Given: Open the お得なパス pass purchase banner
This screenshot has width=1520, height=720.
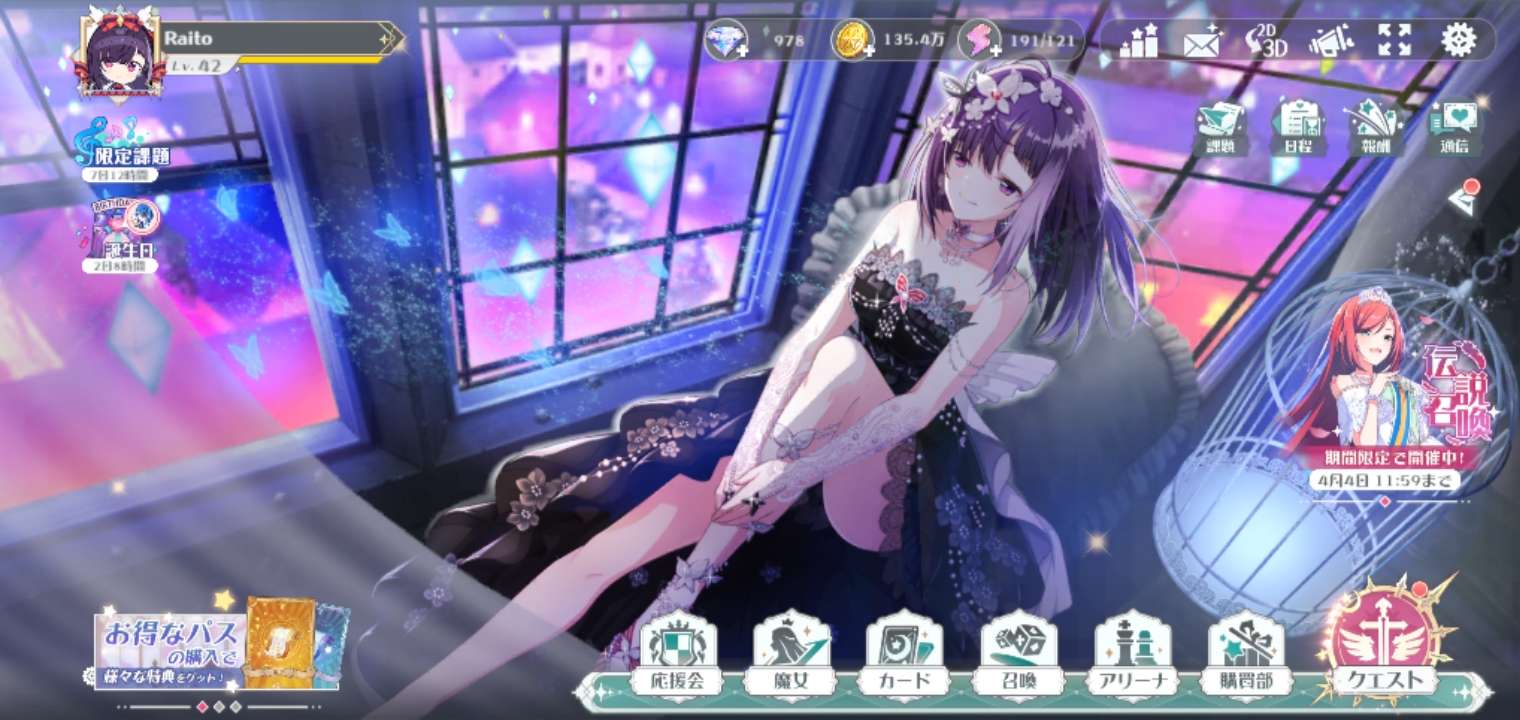Looking at the screenshot, I should coord(220,645).
